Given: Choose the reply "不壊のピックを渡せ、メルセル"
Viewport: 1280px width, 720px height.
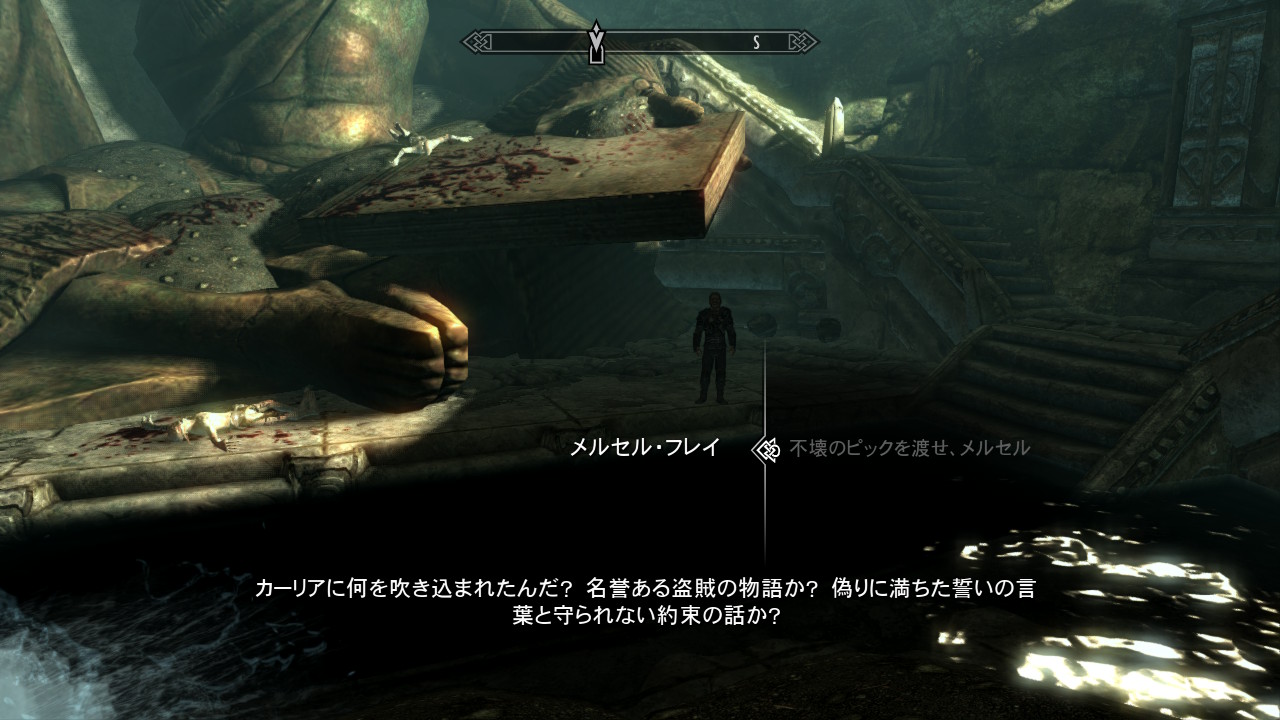Looking at the screenshot, I should tap(909, 448).
